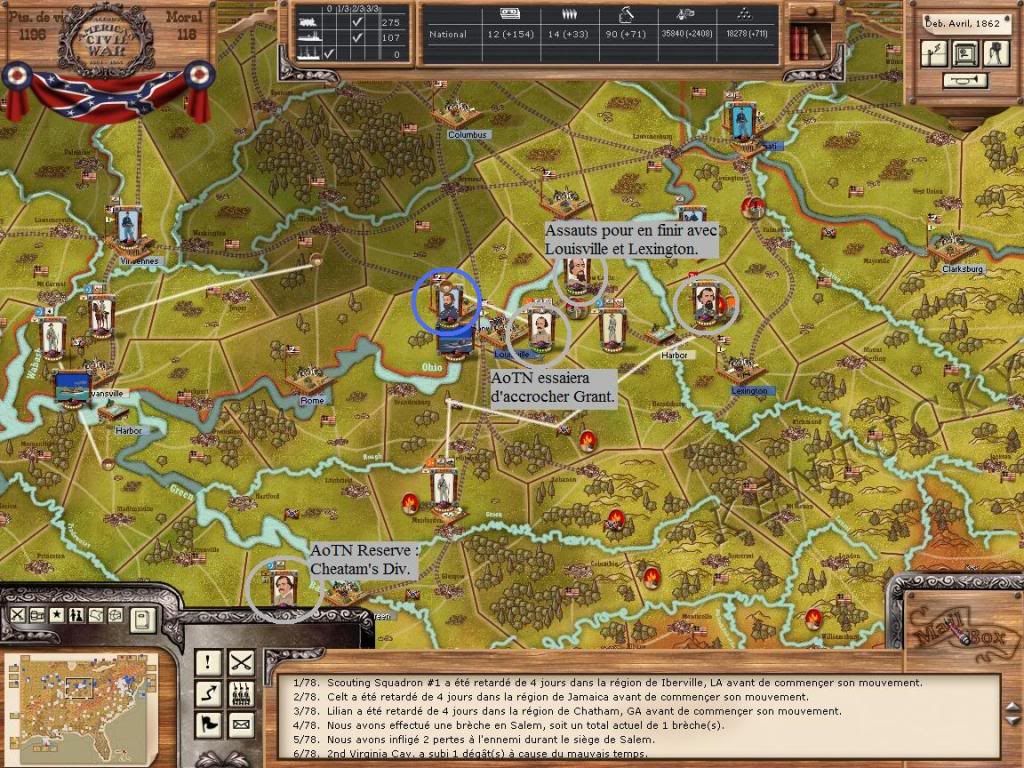The width and height of the screenshot is (1024, 768).
Task: Select the winding arrow movement filter
Action: 209,692
